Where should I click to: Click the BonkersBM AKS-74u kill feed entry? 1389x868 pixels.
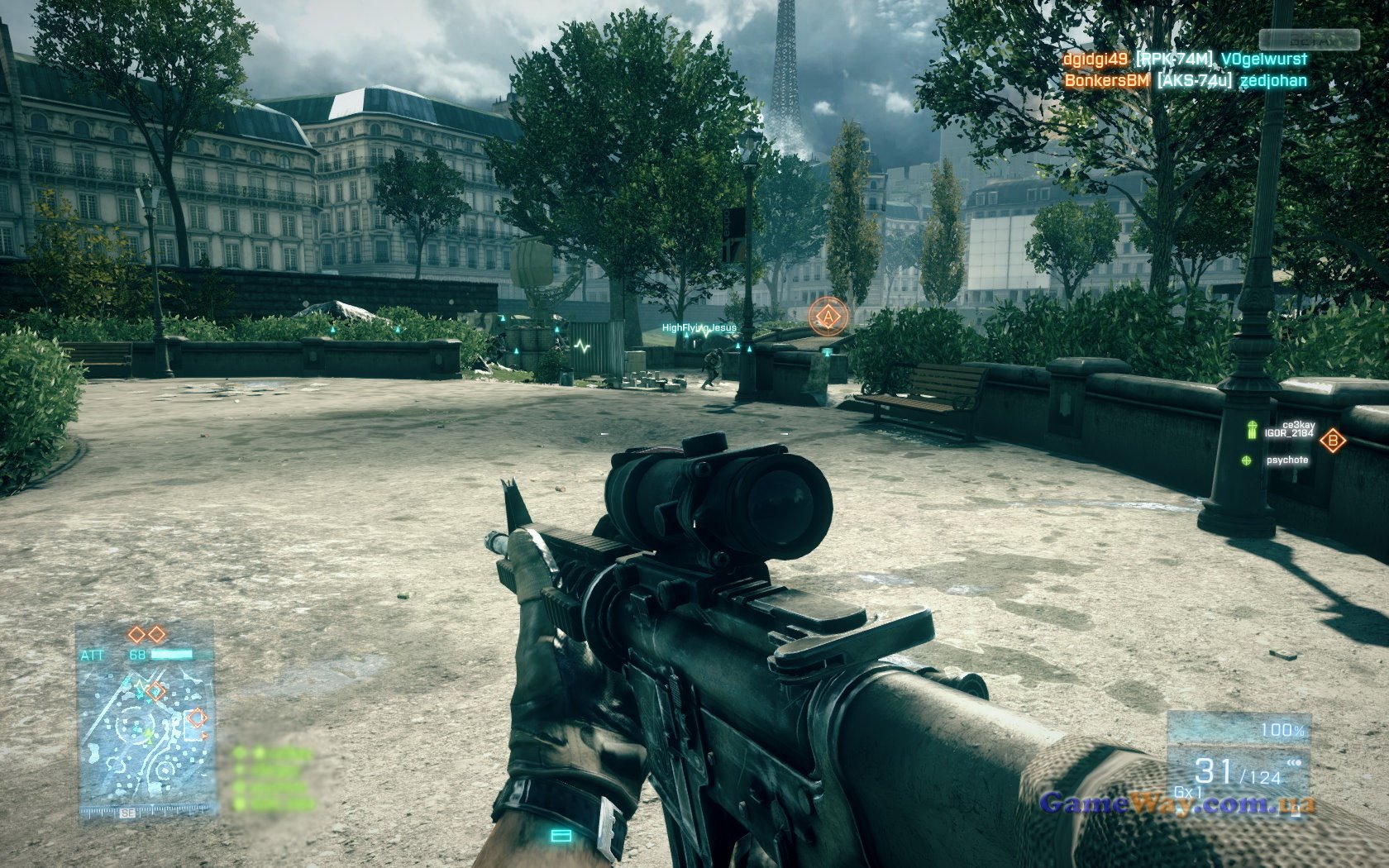[x=1185, y=80]
